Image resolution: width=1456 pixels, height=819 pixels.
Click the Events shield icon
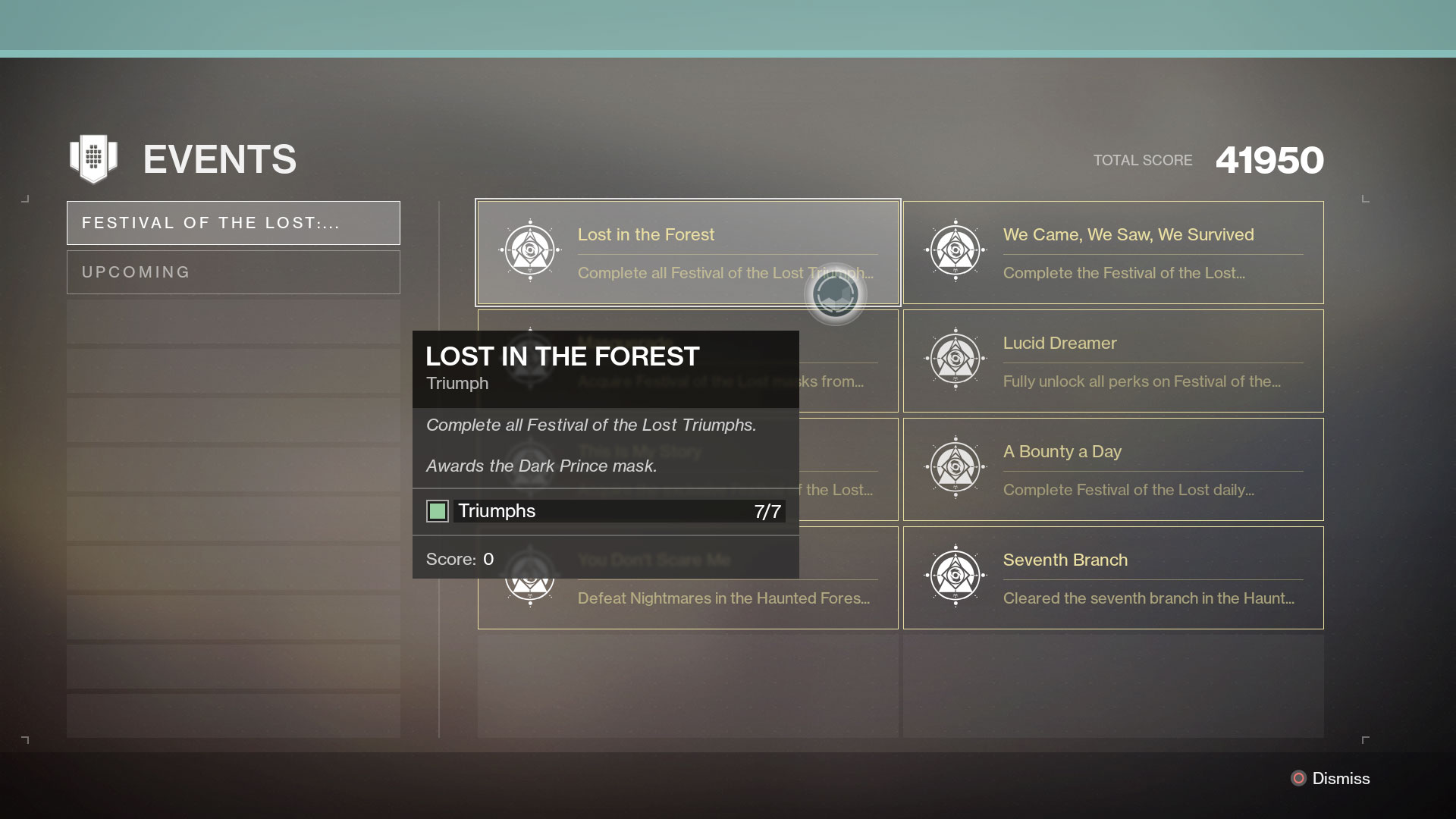pyautogui.click(x=93, y=158)
